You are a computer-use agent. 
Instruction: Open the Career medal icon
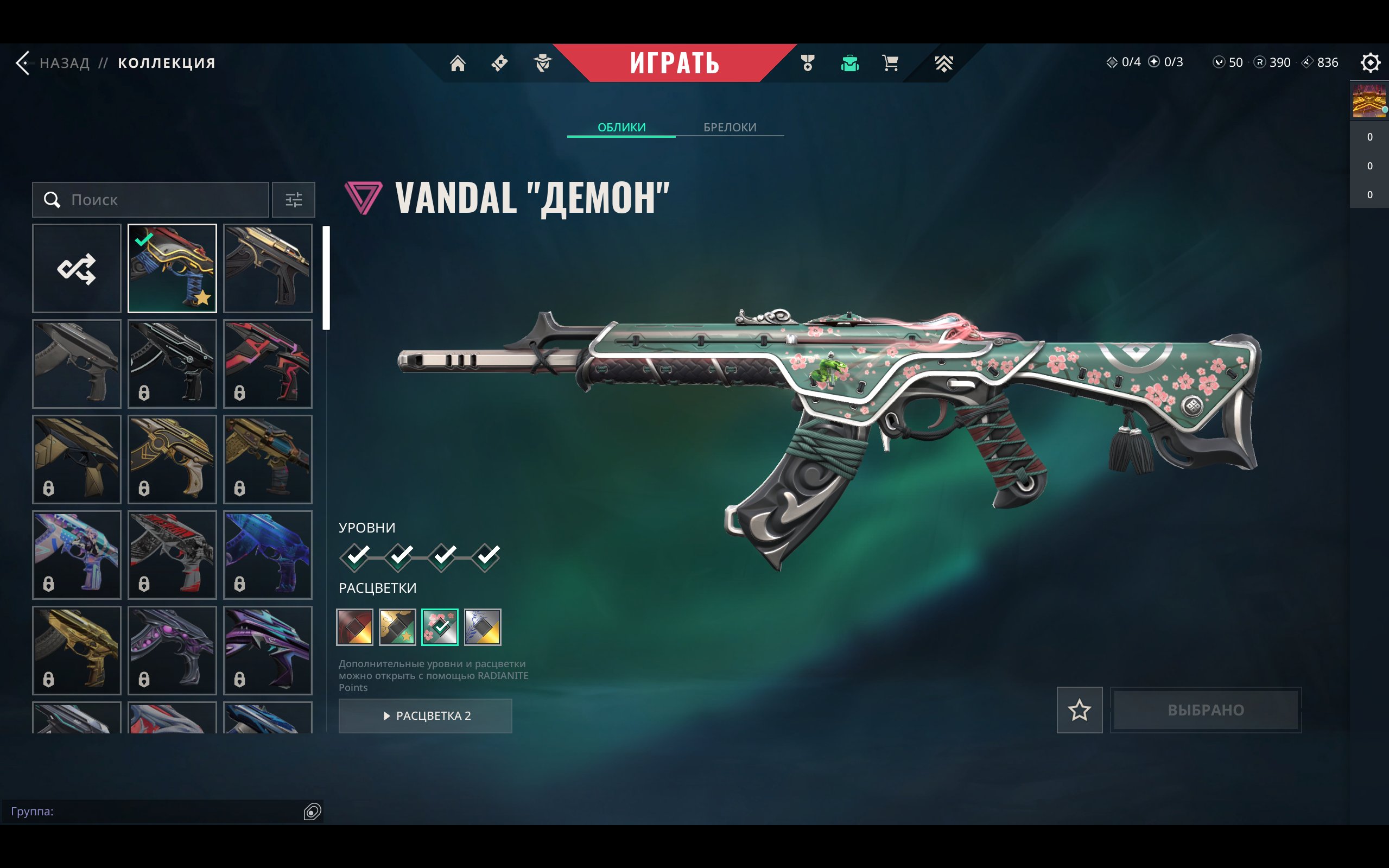807,63
